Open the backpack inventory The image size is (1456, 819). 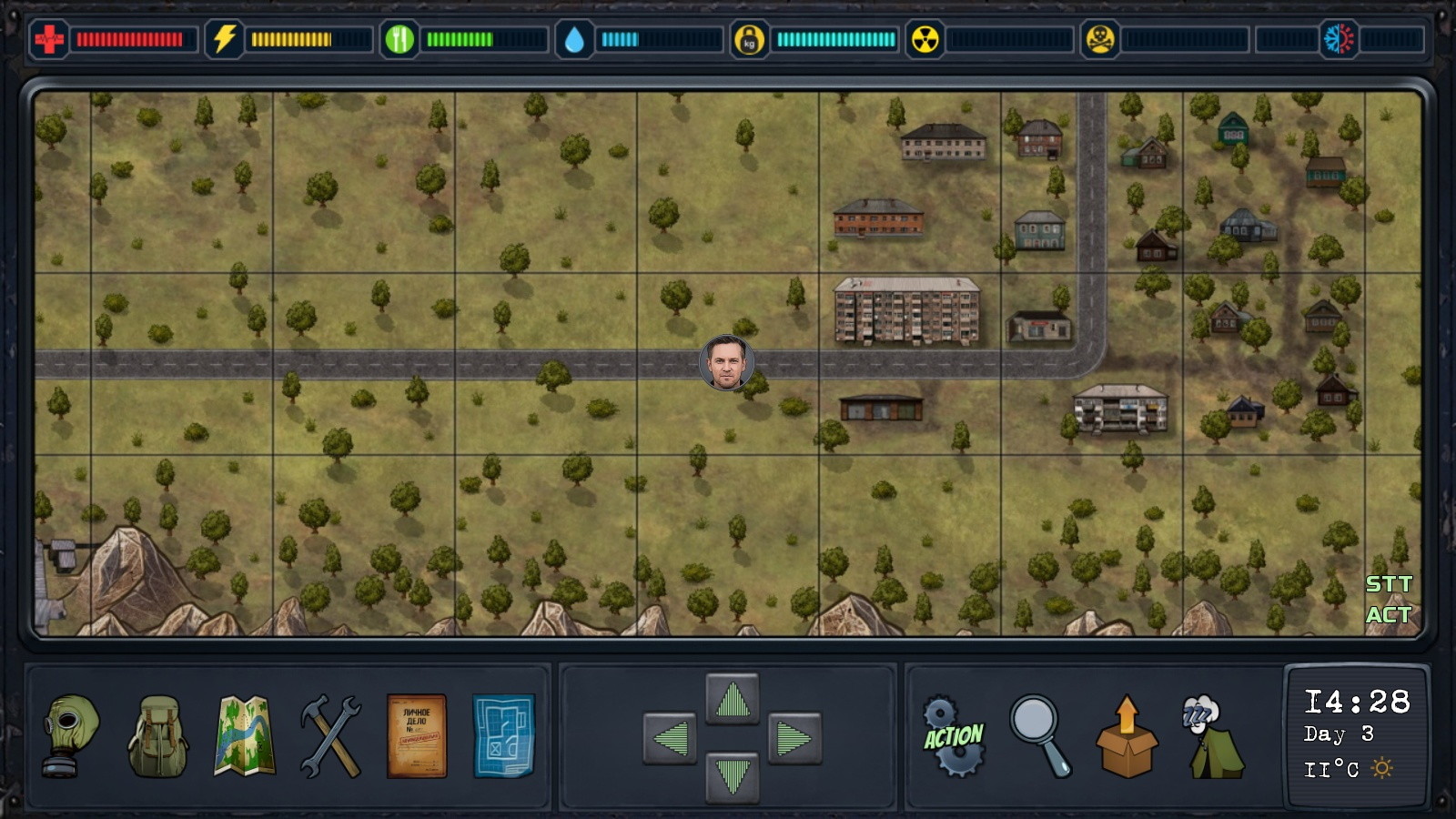(x=160, y=735)
